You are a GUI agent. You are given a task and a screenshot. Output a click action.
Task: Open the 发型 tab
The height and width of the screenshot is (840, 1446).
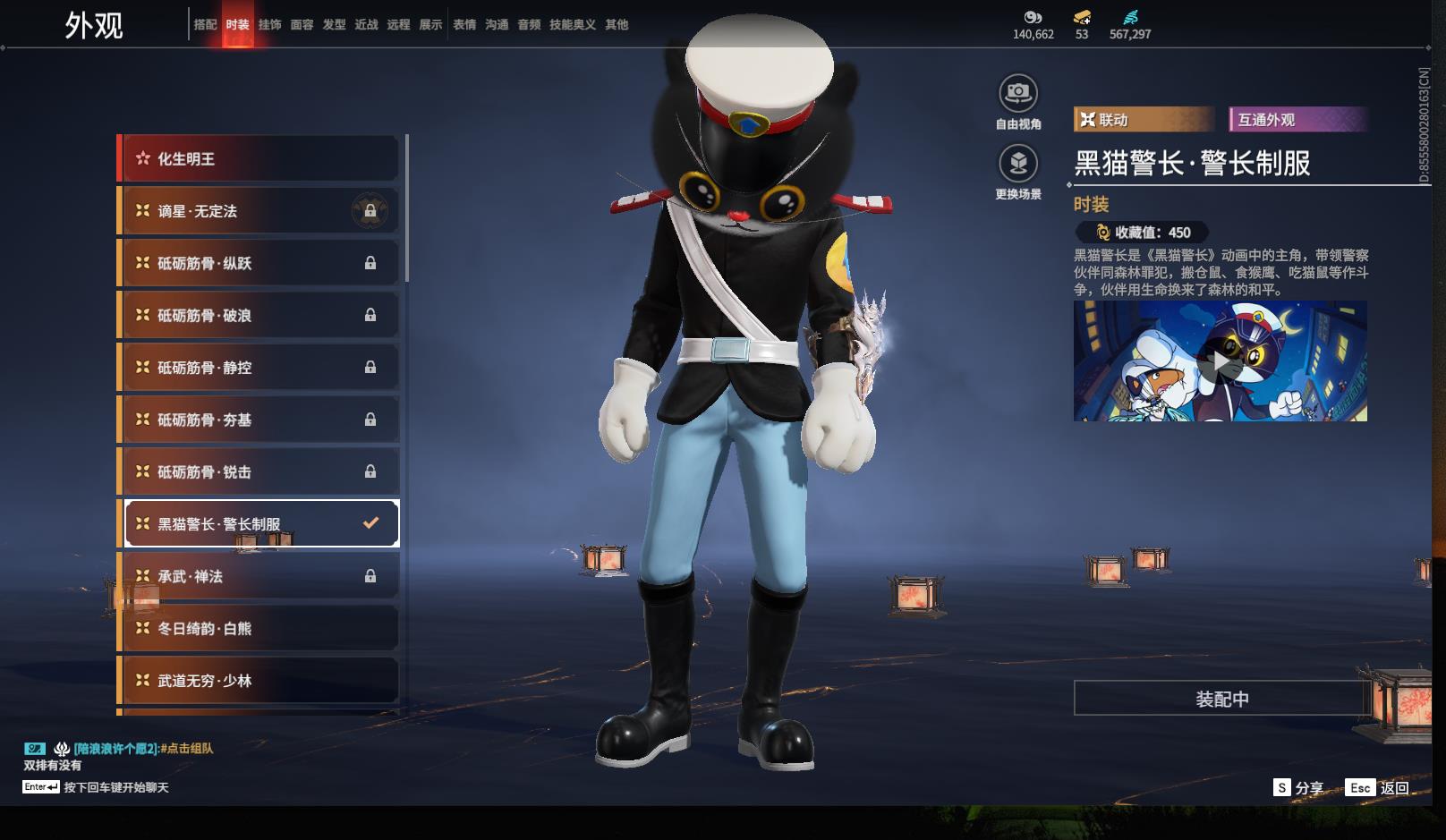pyautogui.click(x=334, y=25)
